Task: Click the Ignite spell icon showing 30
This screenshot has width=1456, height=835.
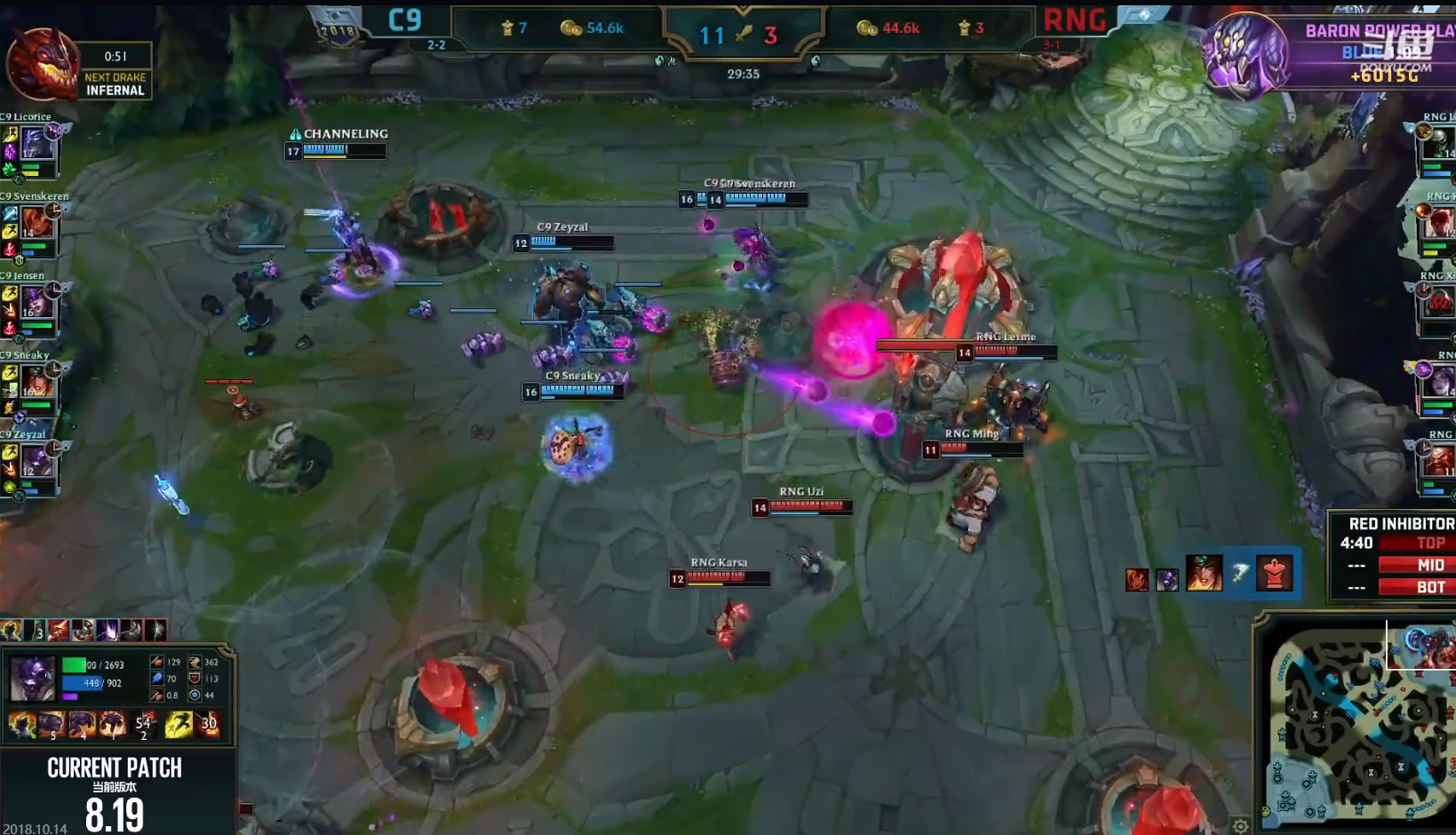Action: [x=209, y=725]
